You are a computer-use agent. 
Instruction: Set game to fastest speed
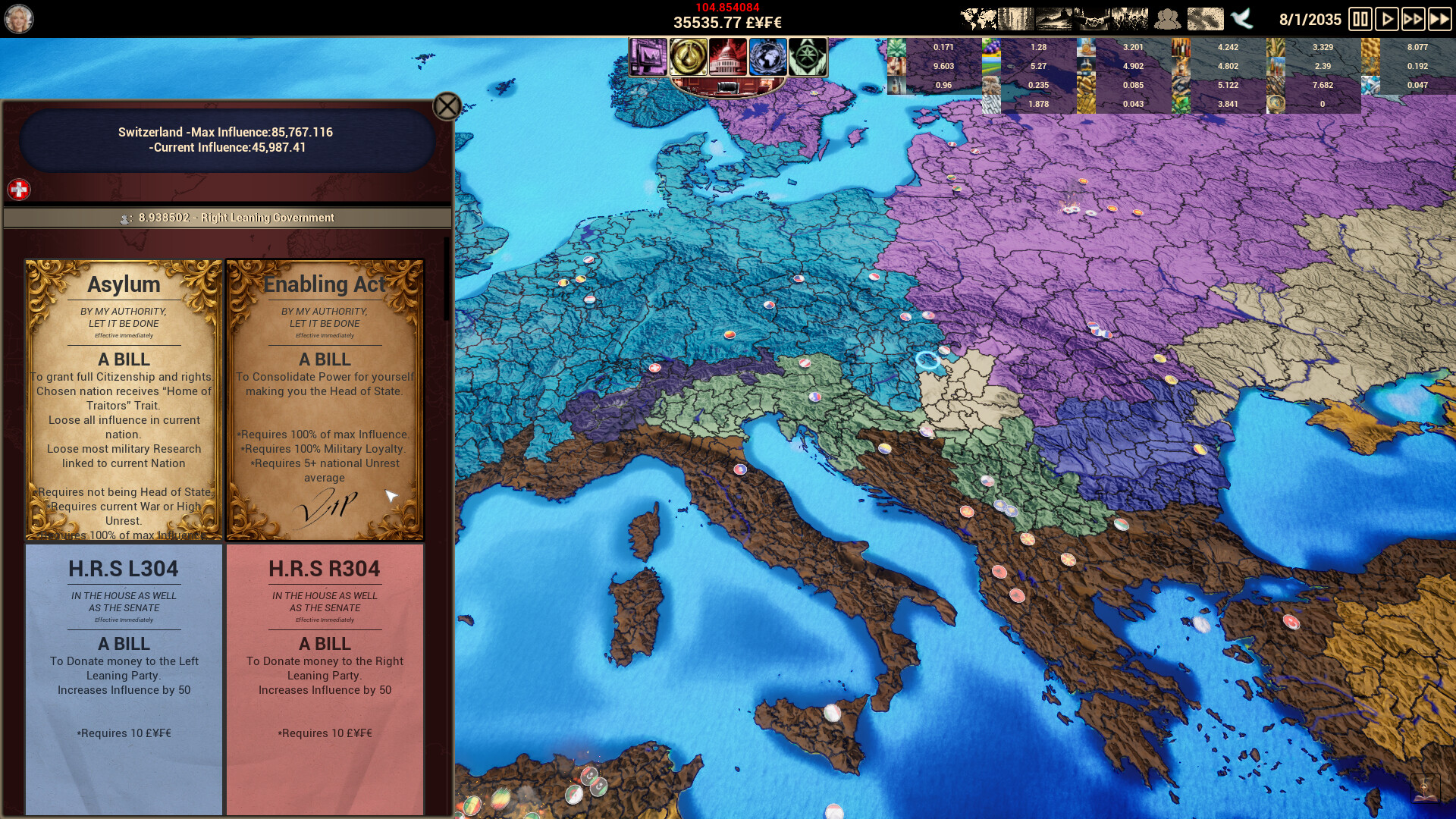(x=1438, y=19)
